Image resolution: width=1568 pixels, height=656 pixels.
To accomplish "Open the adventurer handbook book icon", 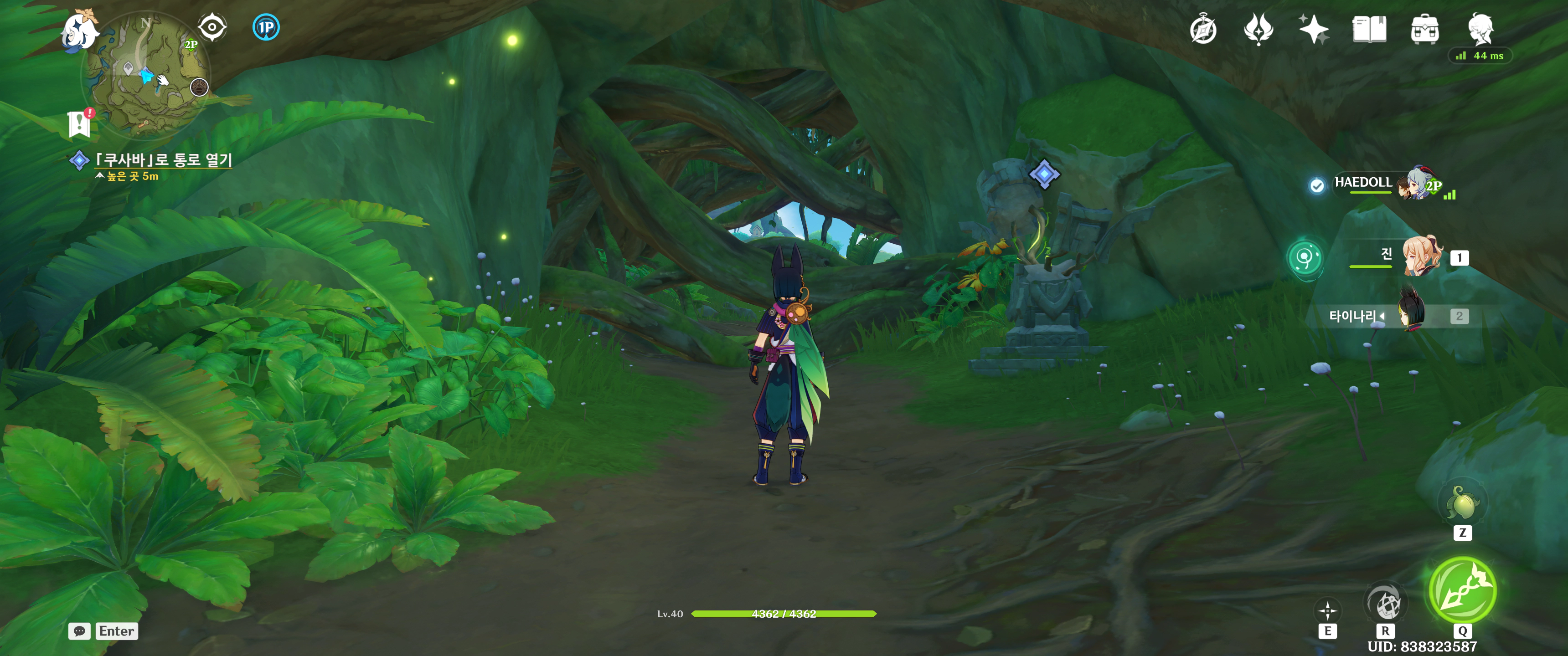I will pos(1369,30).
